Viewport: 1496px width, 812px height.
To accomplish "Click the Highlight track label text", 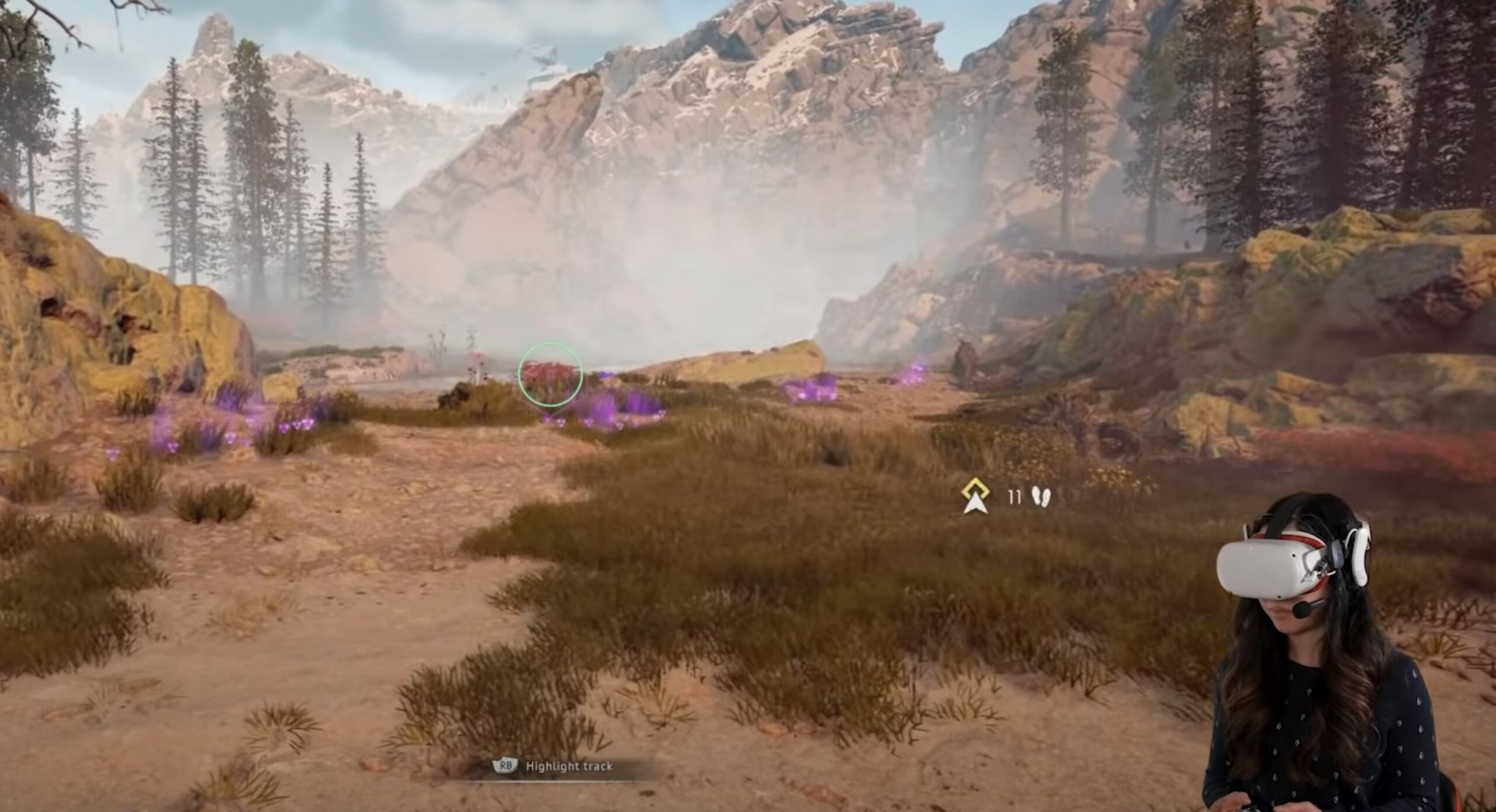I will point(570,766).
